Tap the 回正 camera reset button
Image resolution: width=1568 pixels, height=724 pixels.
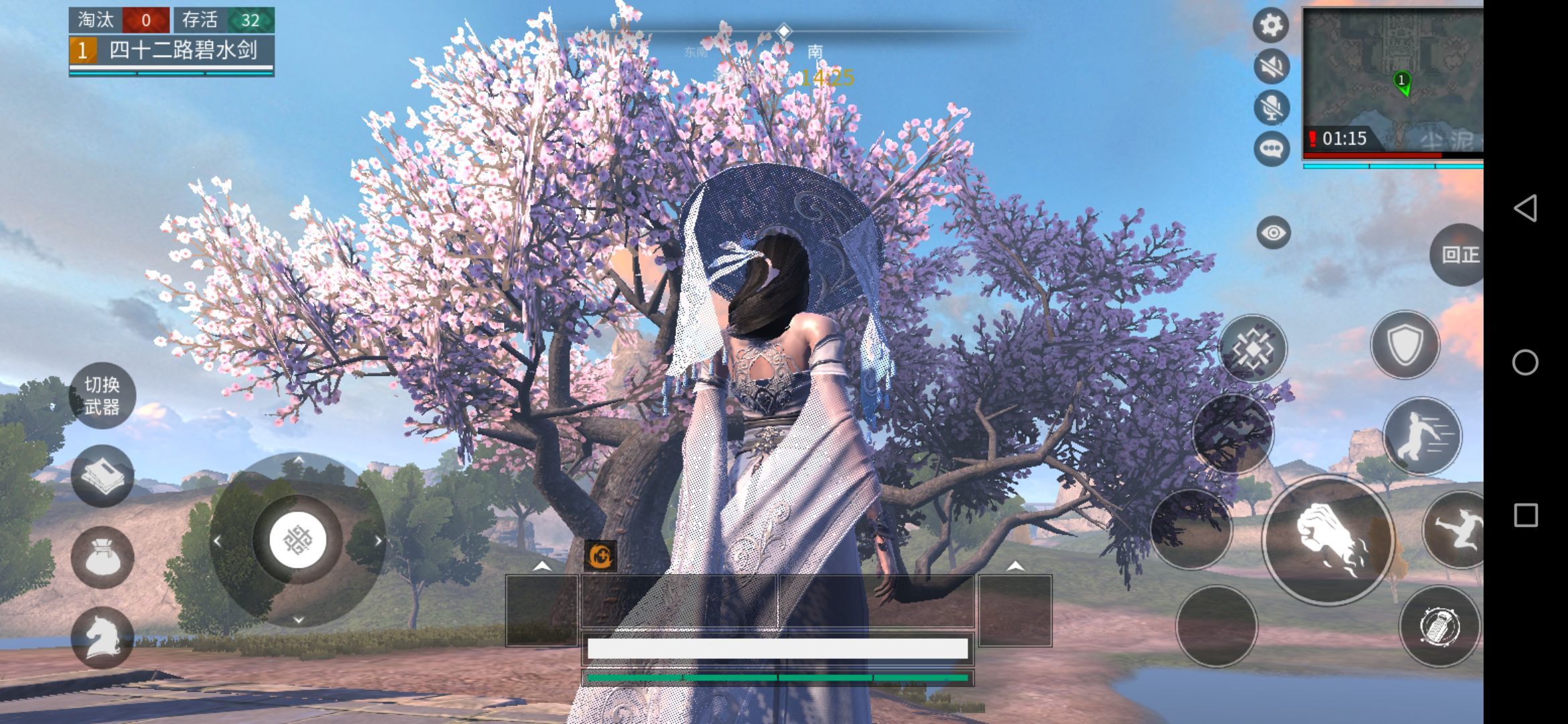click(x=1459, y=255)
